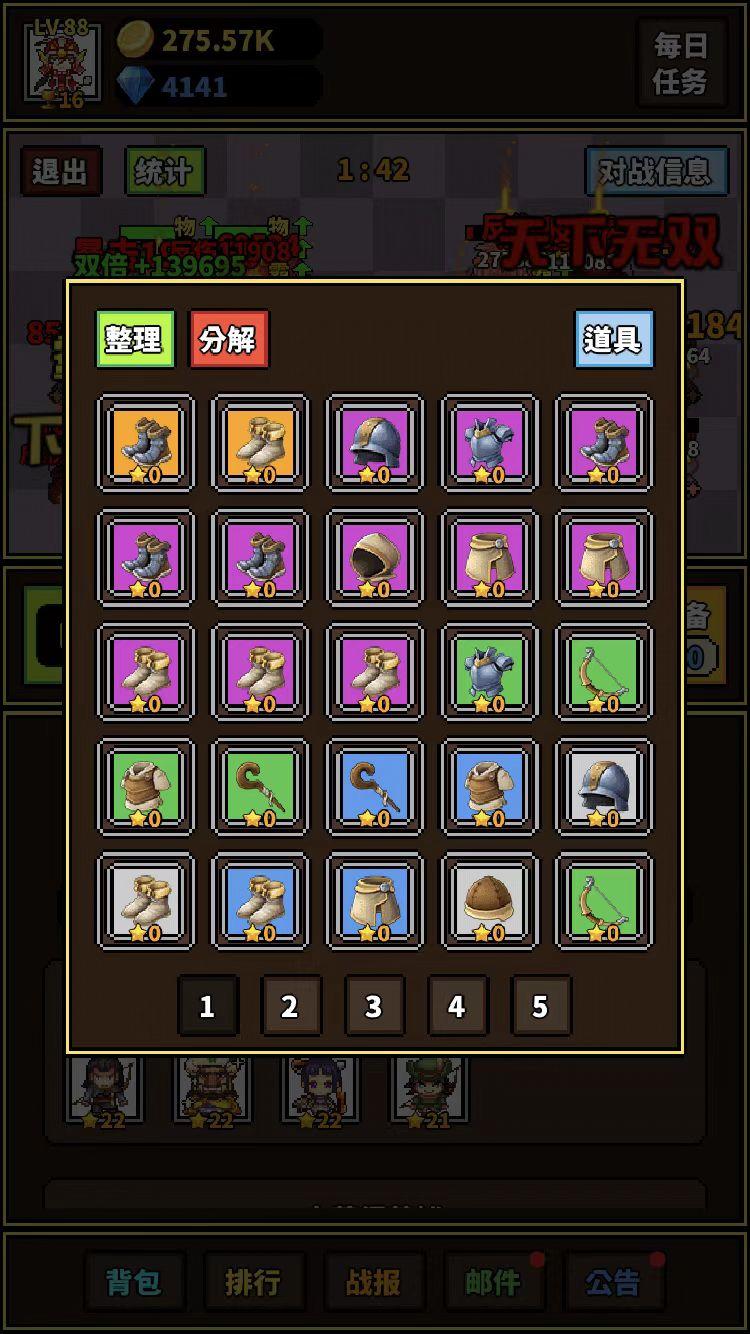Viewport: 750px width, 1334px height.
Task: Click the green 整理 sort button
Action: point(135,339)
